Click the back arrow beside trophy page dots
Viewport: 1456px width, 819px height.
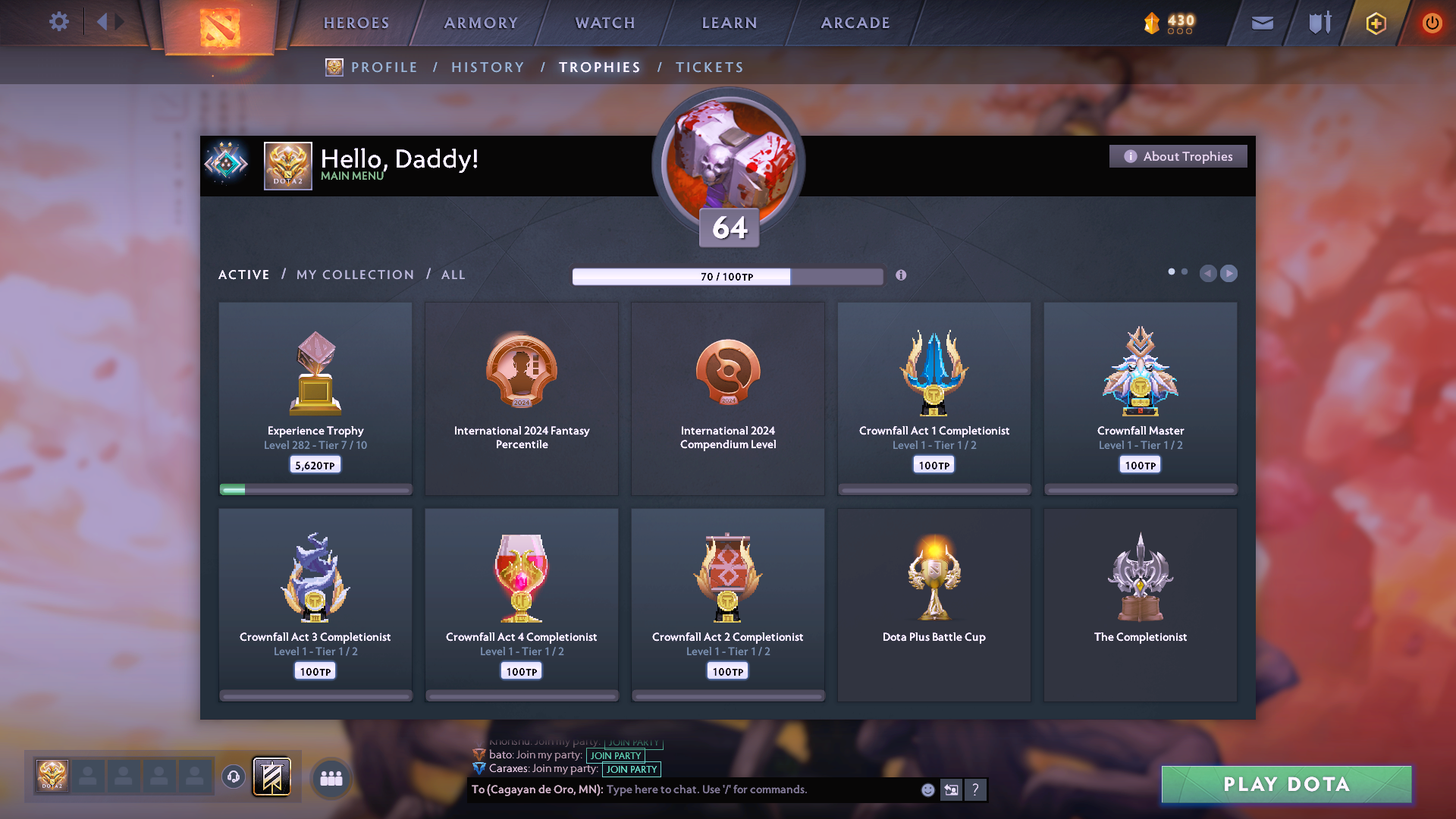[x=1209, y=274]
